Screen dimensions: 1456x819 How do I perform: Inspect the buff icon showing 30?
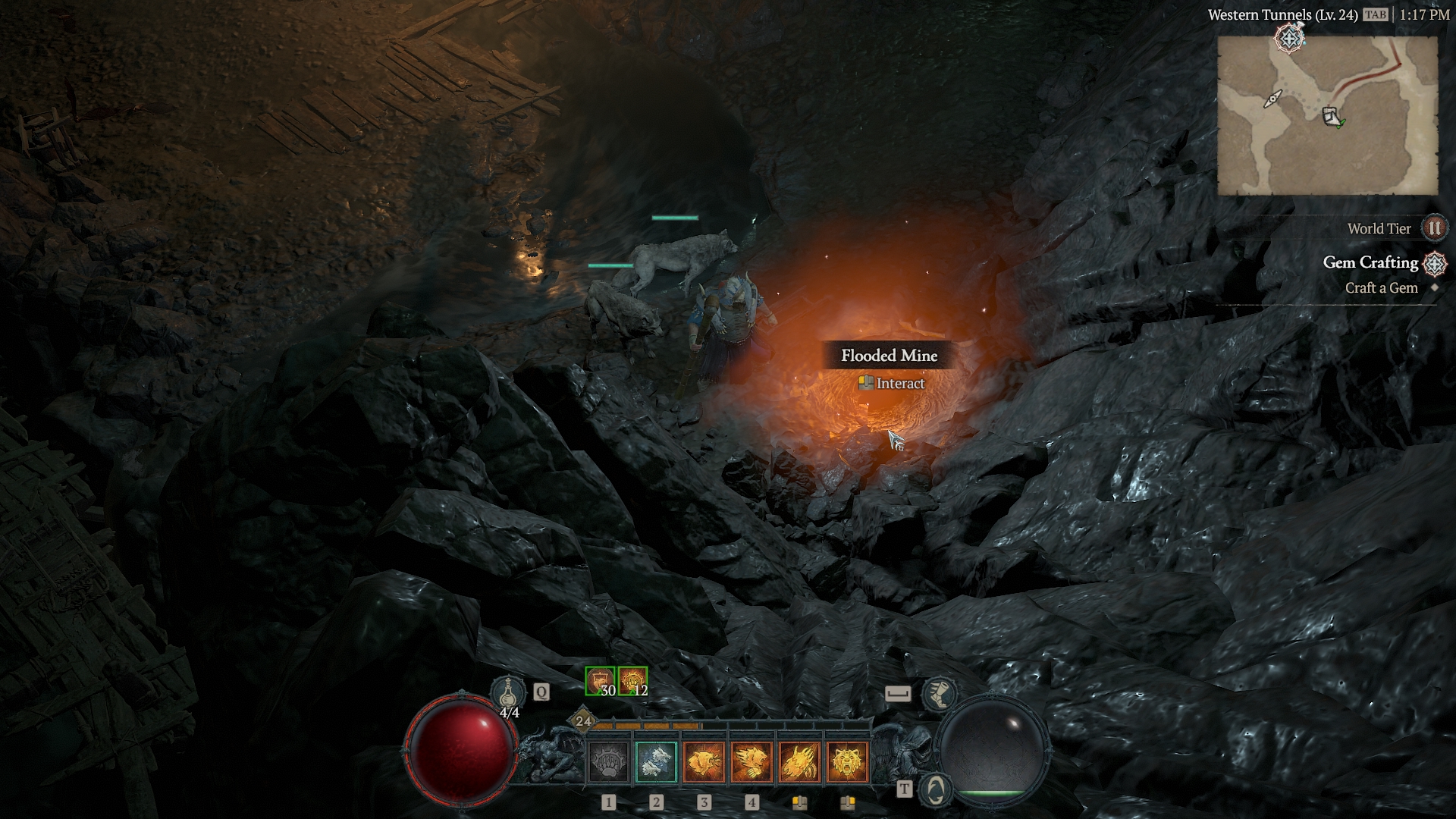pos(600,681)
